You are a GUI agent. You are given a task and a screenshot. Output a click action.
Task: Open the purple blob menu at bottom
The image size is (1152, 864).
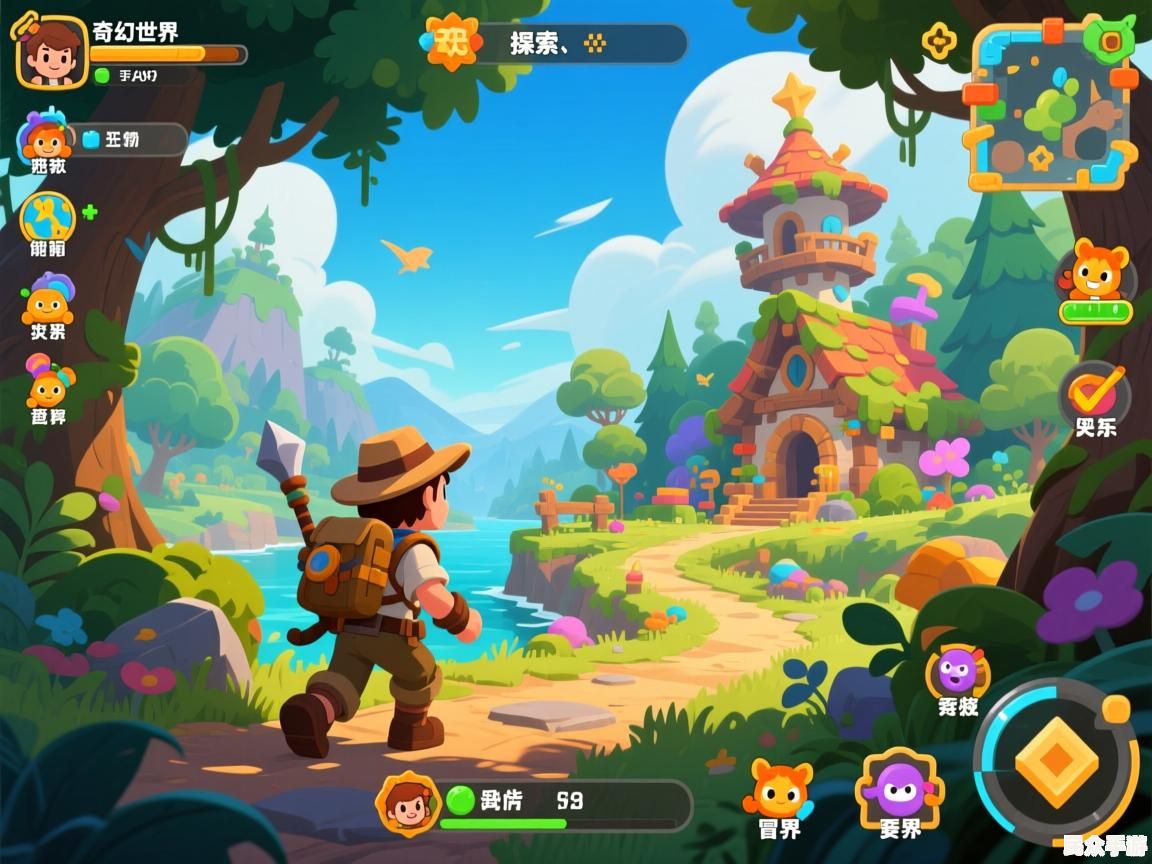pos(899,788)
